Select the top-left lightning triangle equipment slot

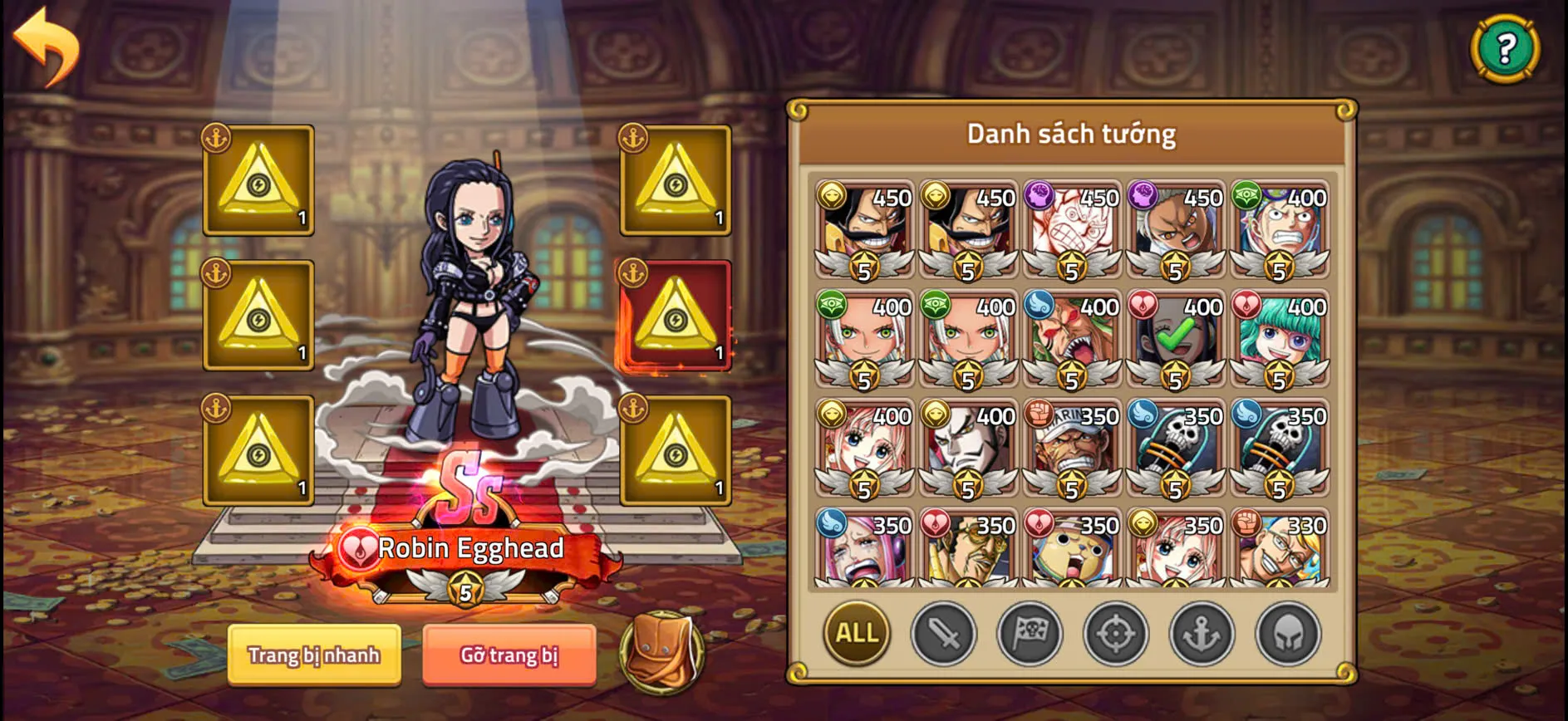(x=258, y=181)
